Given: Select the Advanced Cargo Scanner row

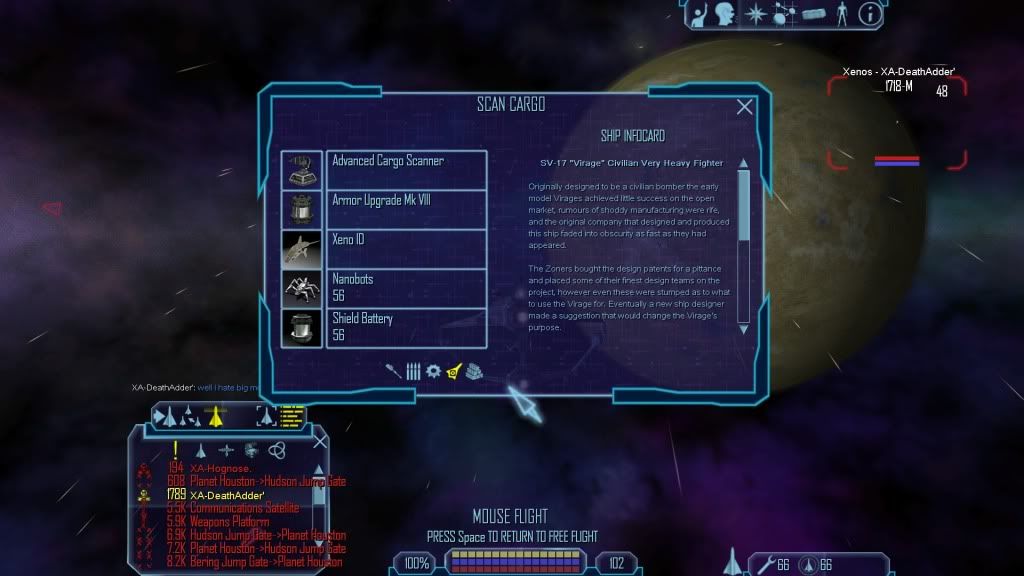Looking at the screenshot, I should [x=406, y=169].
